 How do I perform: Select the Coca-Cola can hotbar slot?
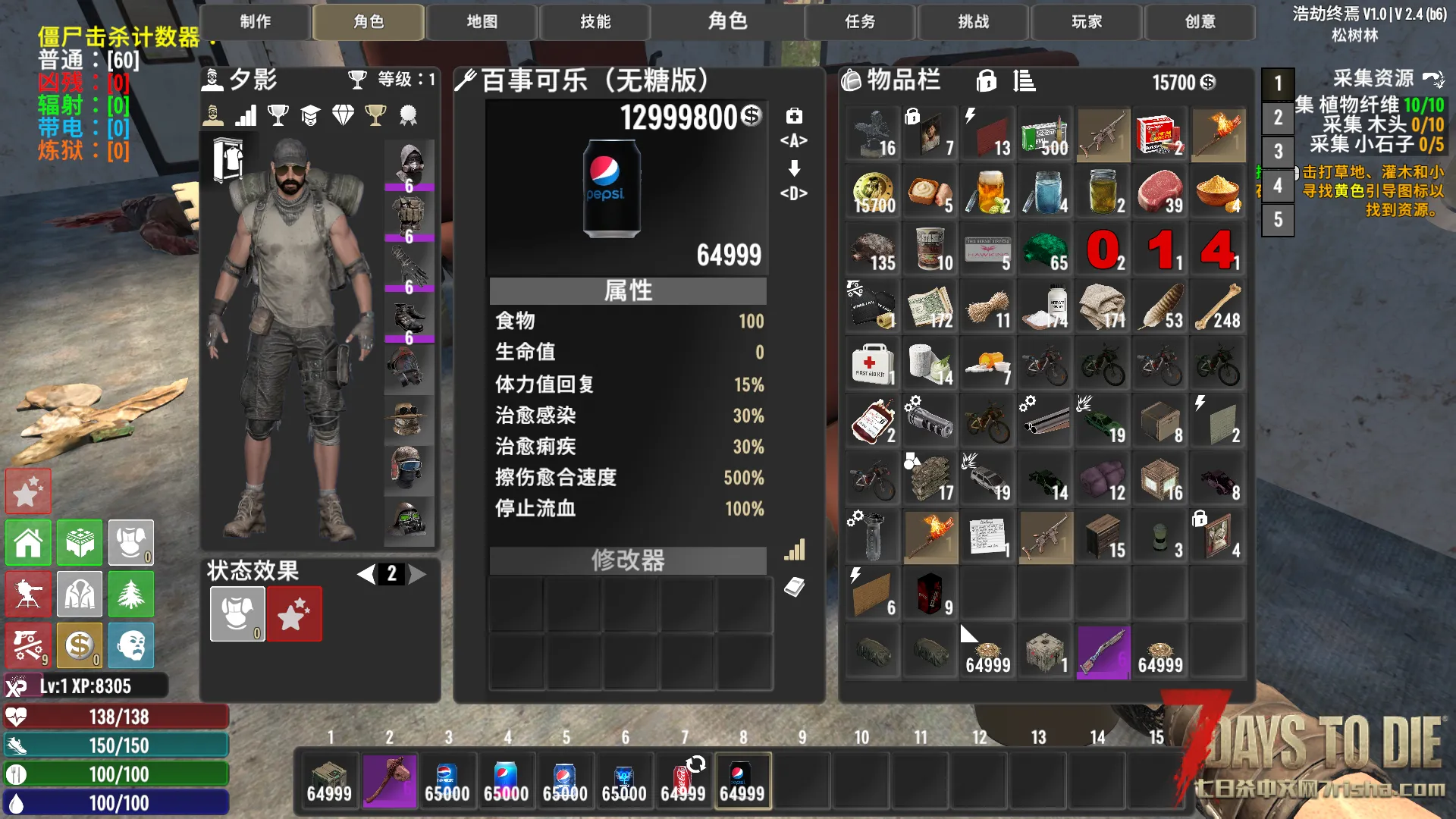click(x=683, y=780)
